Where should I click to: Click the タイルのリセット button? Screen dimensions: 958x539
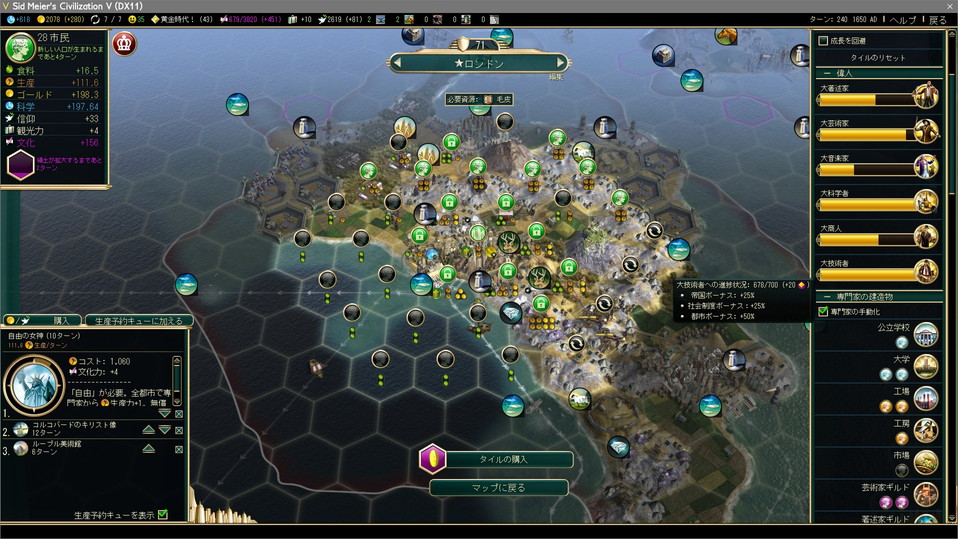tap(877, 58)
